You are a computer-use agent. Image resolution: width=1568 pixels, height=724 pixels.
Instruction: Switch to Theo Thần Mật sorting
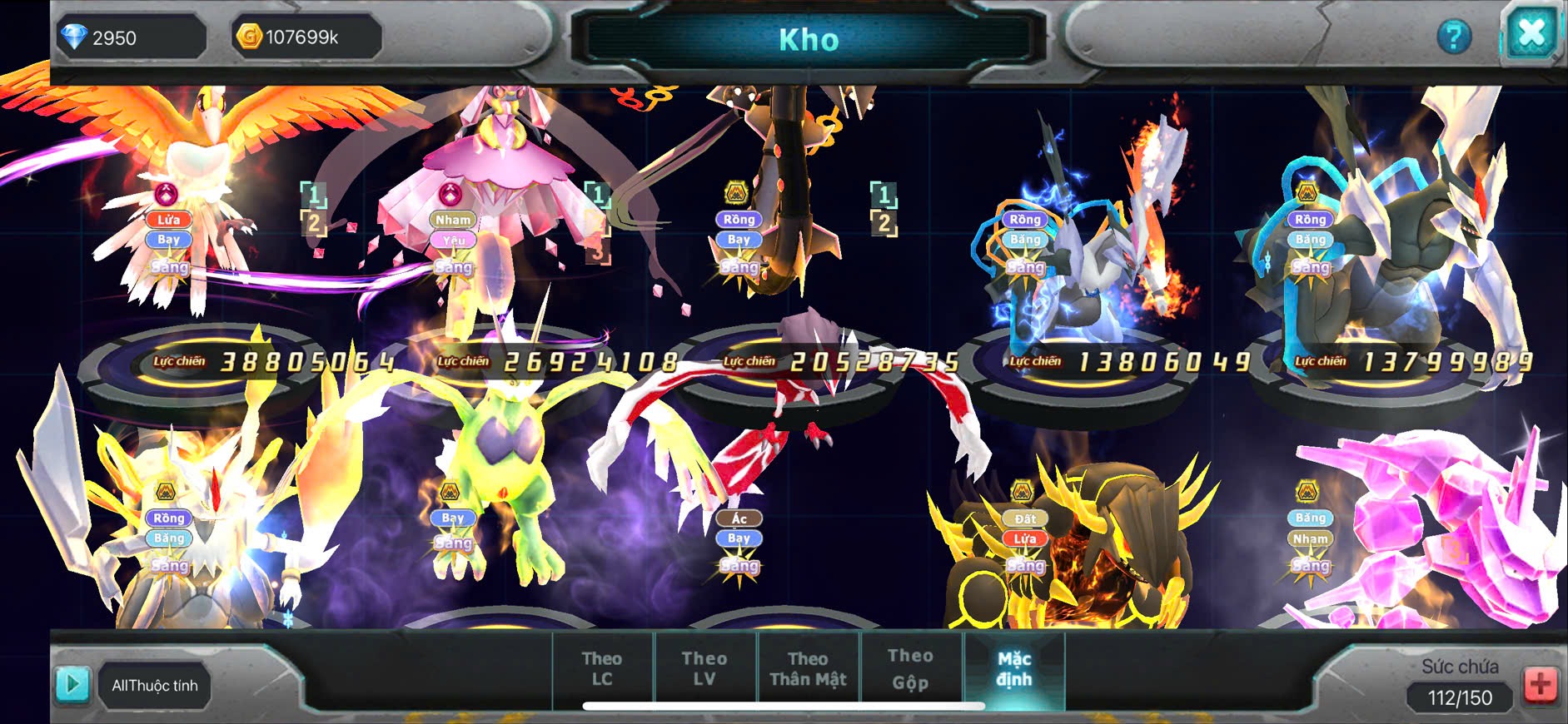click(808, 669)
